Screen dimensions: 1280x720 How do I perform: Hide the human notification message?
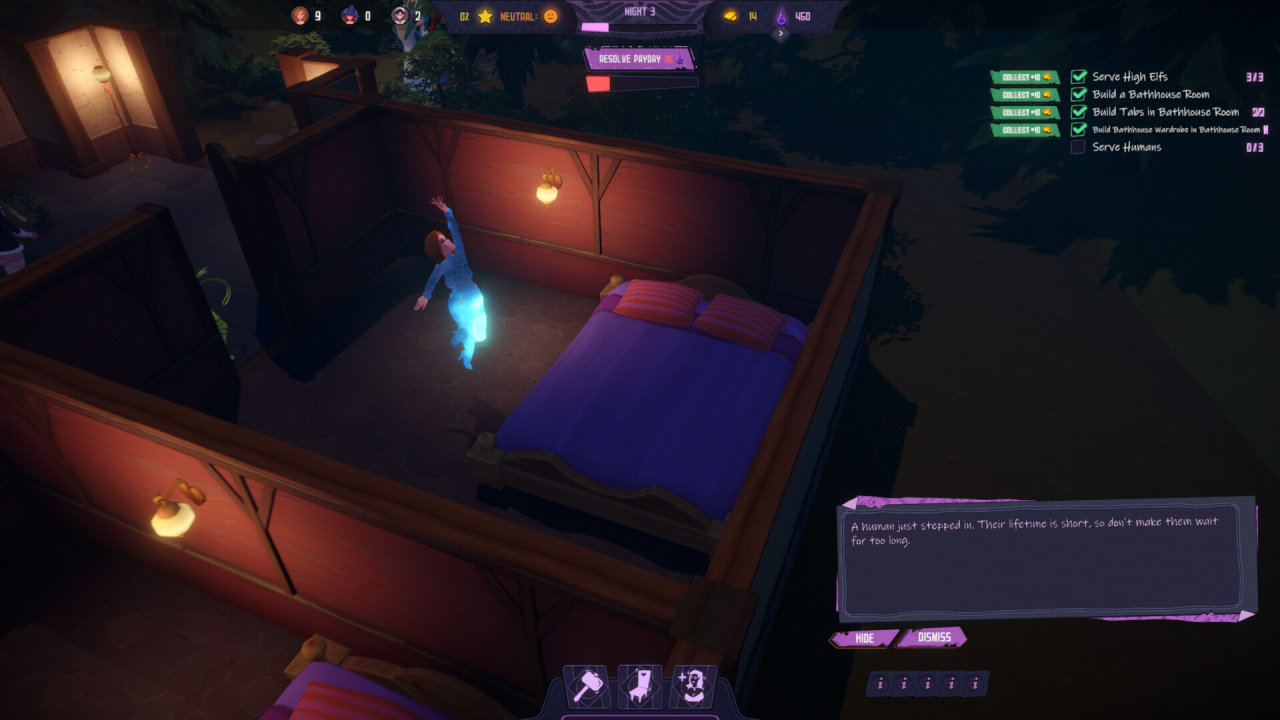point(864,638)
